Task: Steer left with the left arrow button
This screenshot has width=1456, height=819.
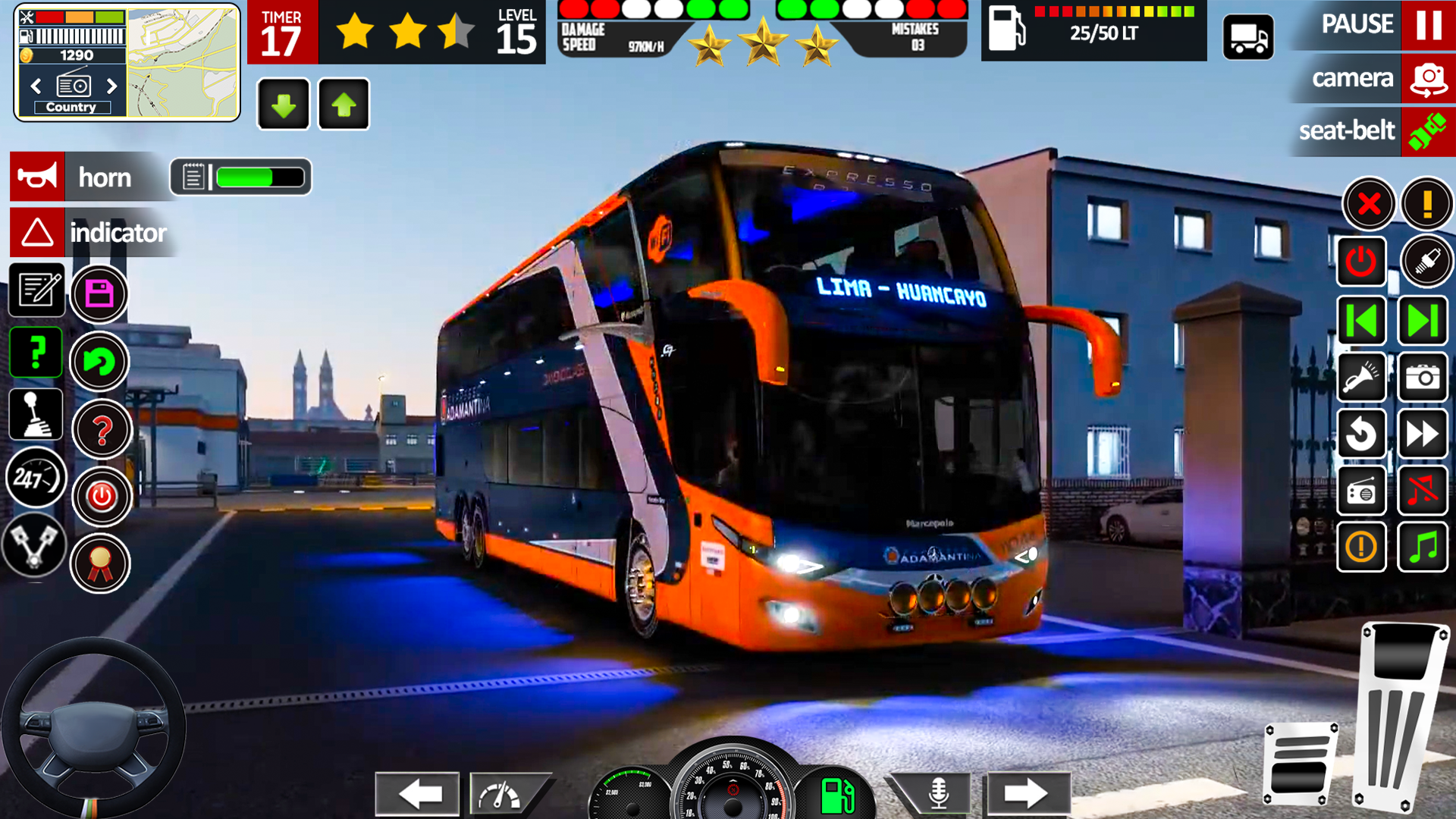Action: tap(418, 794)
